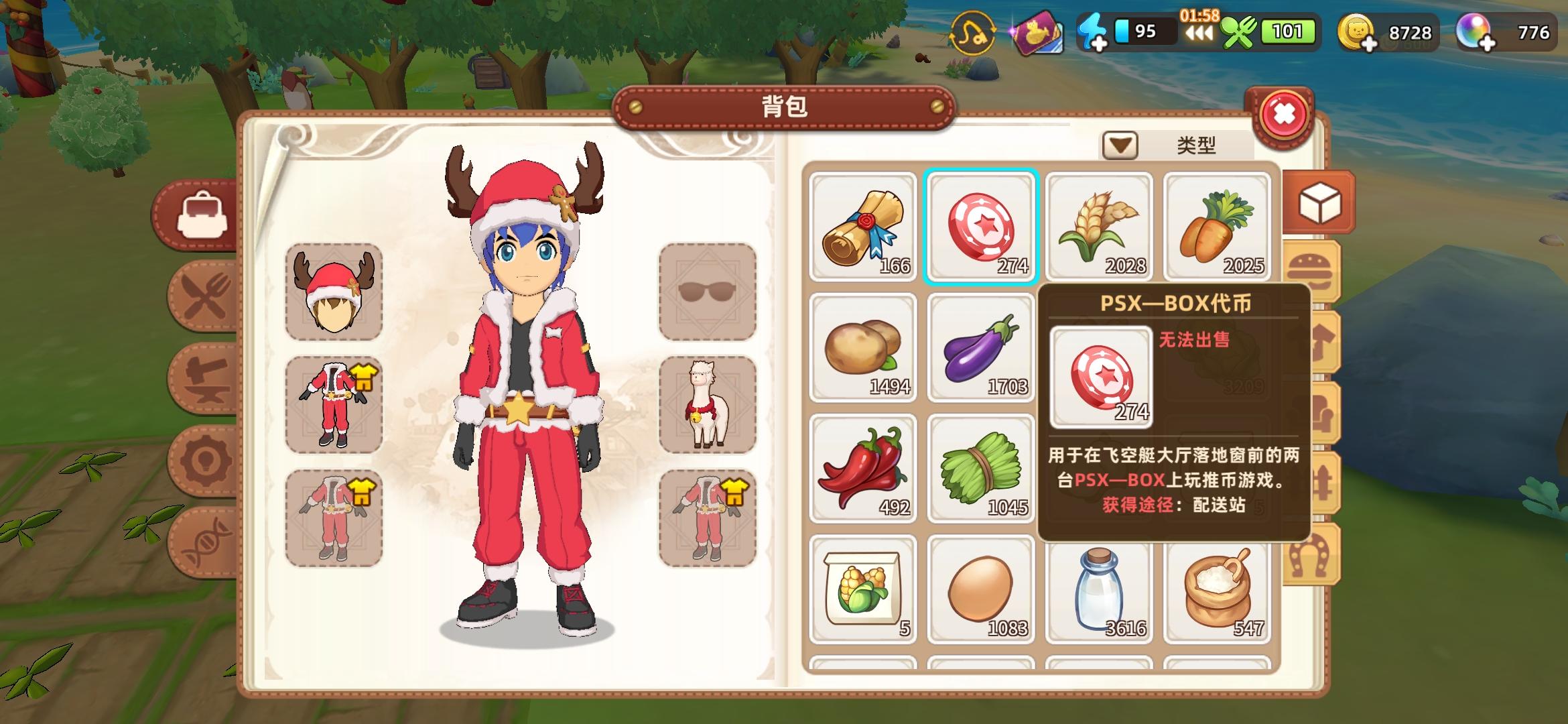Select the milk bottle stack of 3616
Viewport: 1568px width, 724px height.
point(1098,590)
